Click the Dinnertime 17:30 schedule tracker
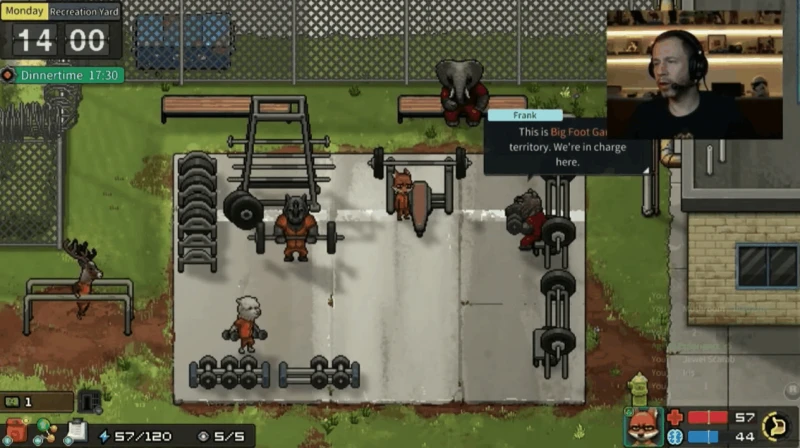The image size is (800, 448). point(63,75)
